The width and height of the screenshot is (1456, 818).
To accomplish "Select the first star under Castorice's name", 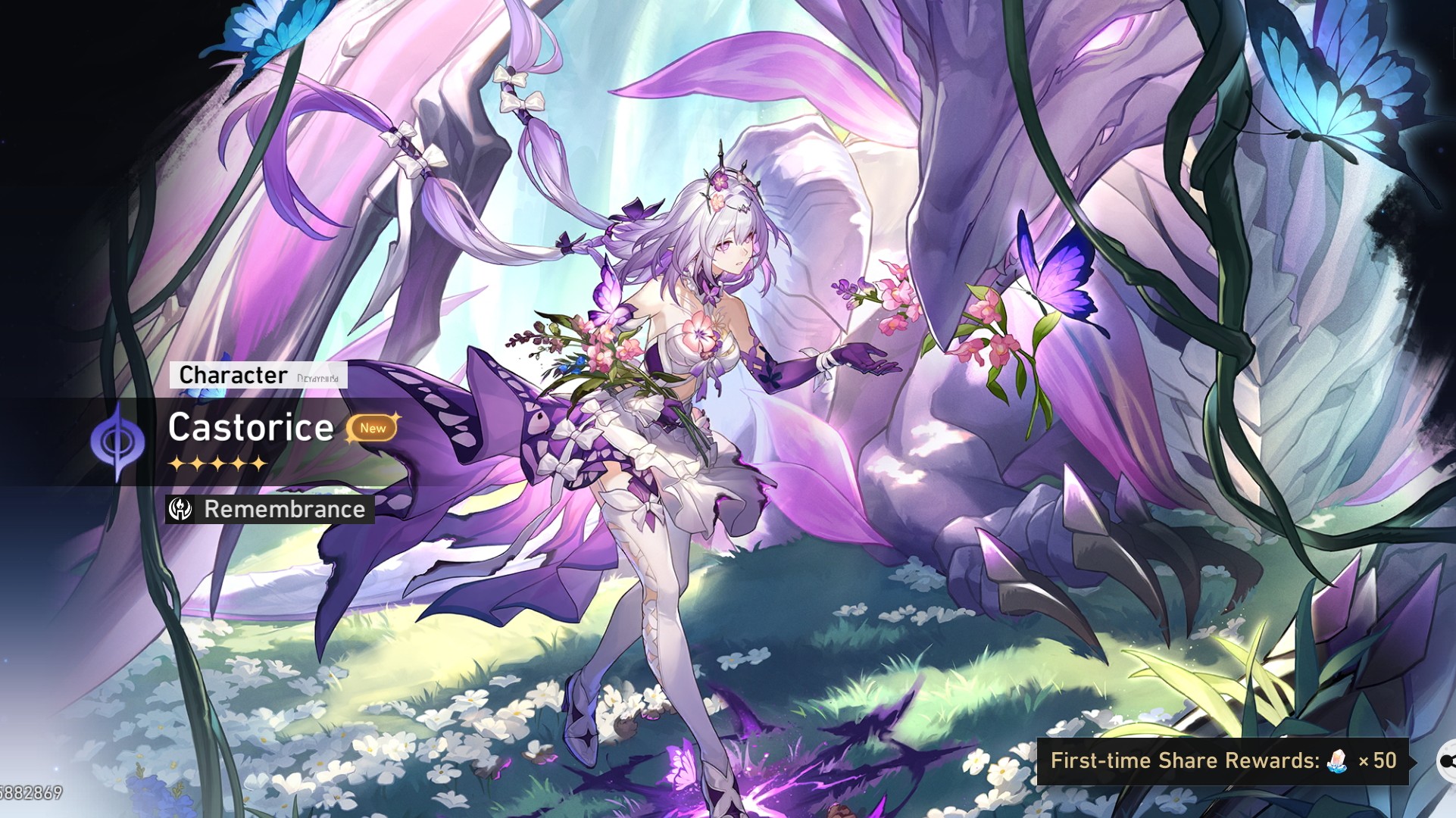I will click(x=176, y=464).
